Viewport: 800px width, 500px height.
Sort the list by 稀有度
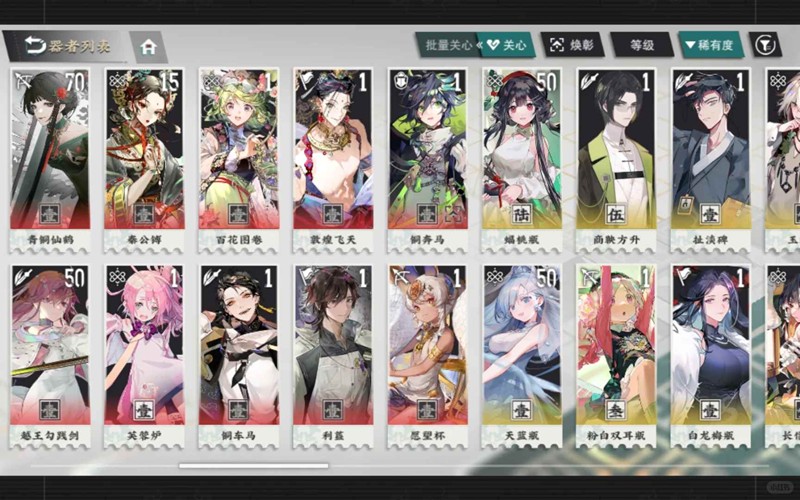click(709, 45)
